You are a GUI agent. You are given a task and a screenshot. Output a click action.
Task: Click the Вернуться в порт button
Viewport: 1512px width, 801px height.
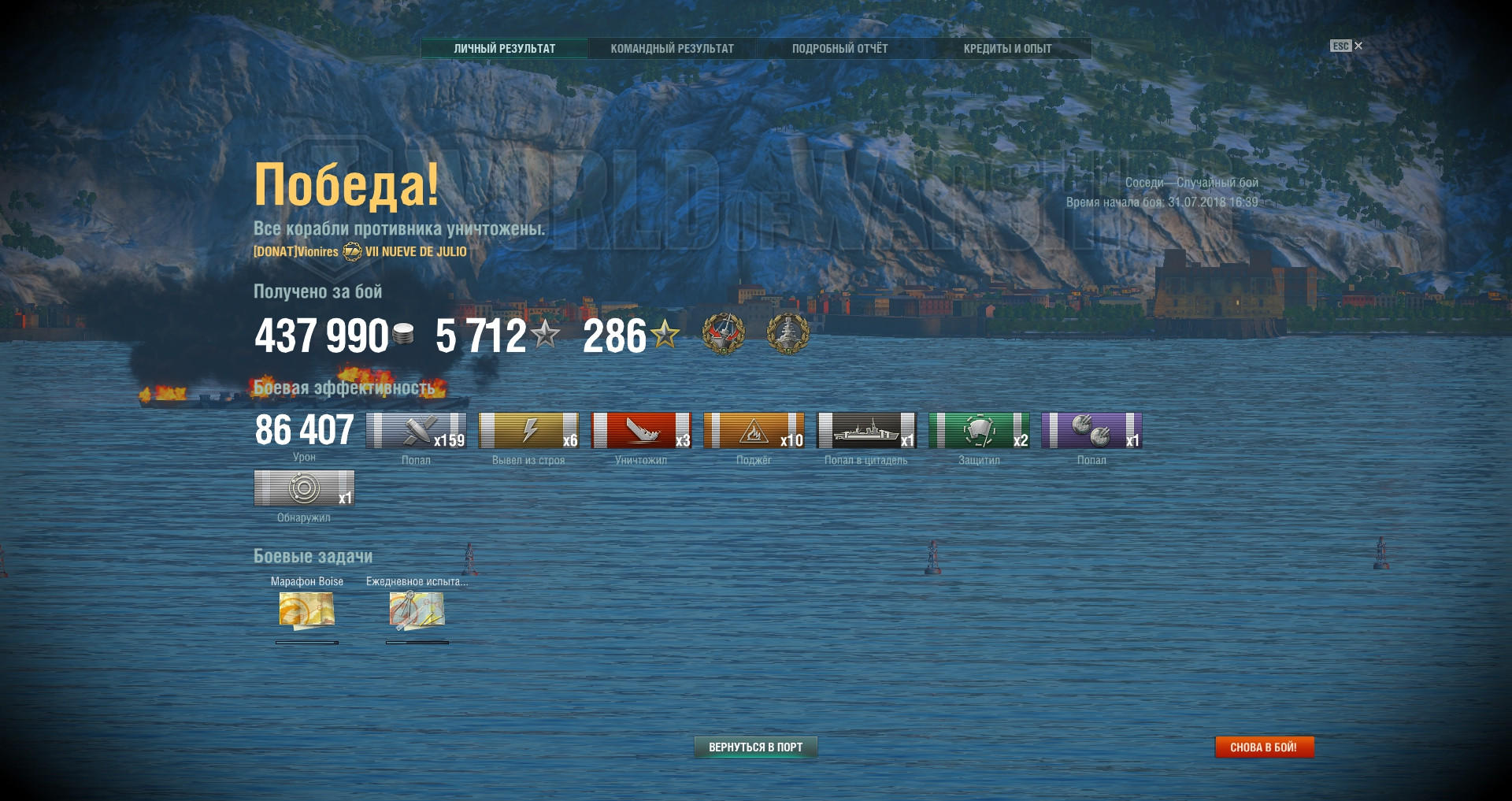[755, 747]
